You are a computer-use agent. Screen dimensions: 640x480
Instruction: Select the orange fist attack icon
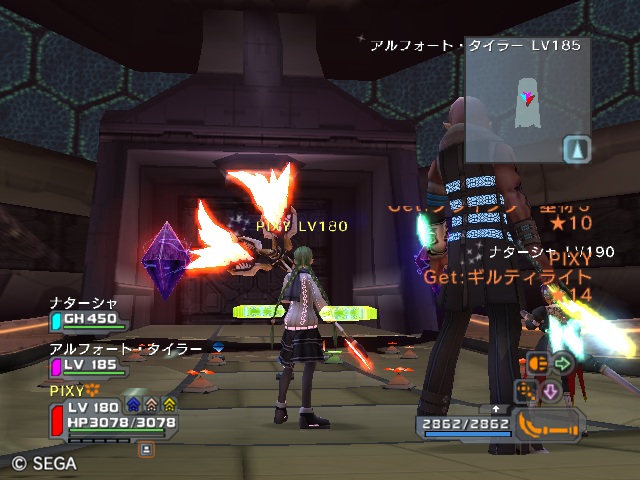click(537, 364)
